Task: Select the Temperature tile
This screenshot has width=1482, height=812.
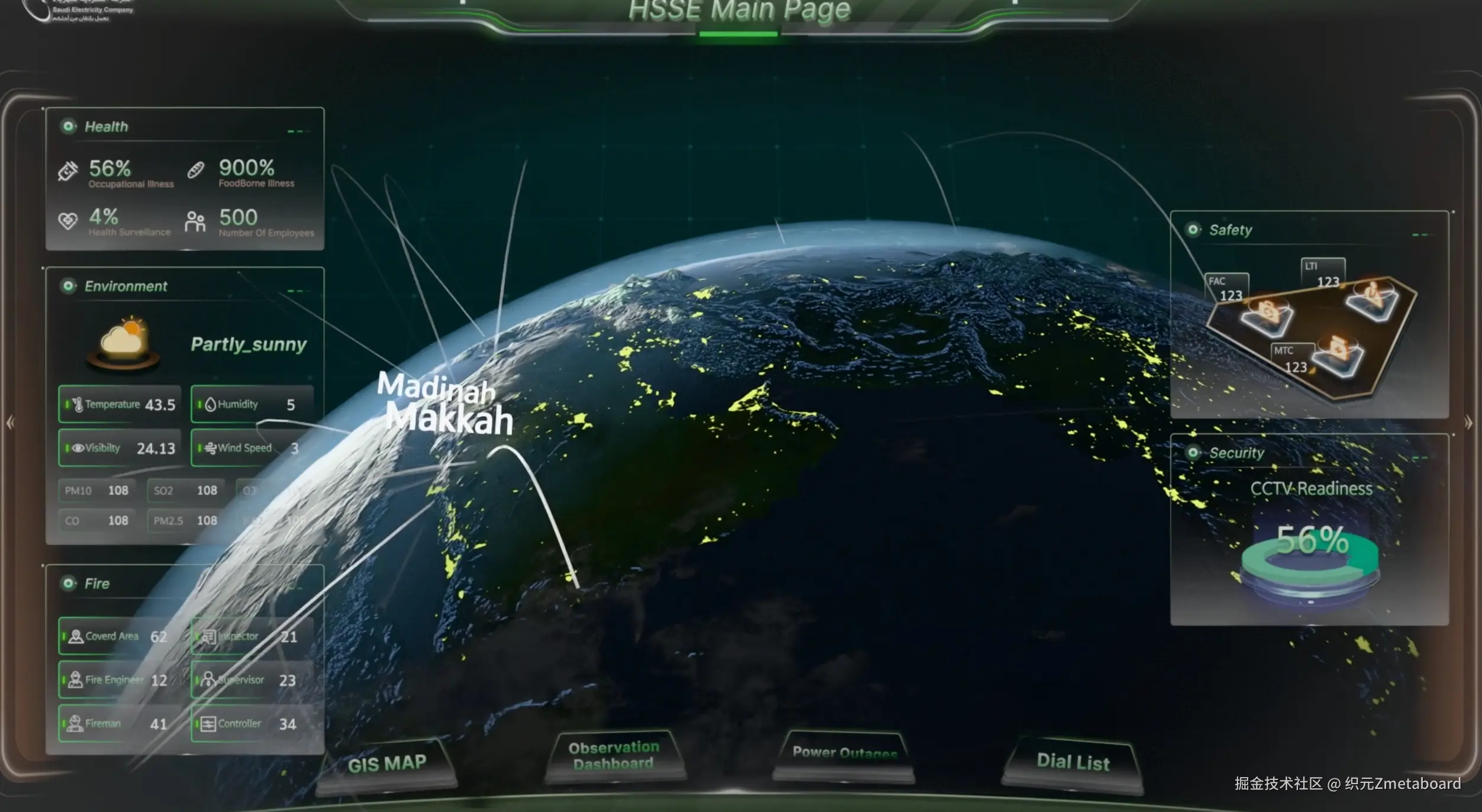Action: tap(120, 405)
